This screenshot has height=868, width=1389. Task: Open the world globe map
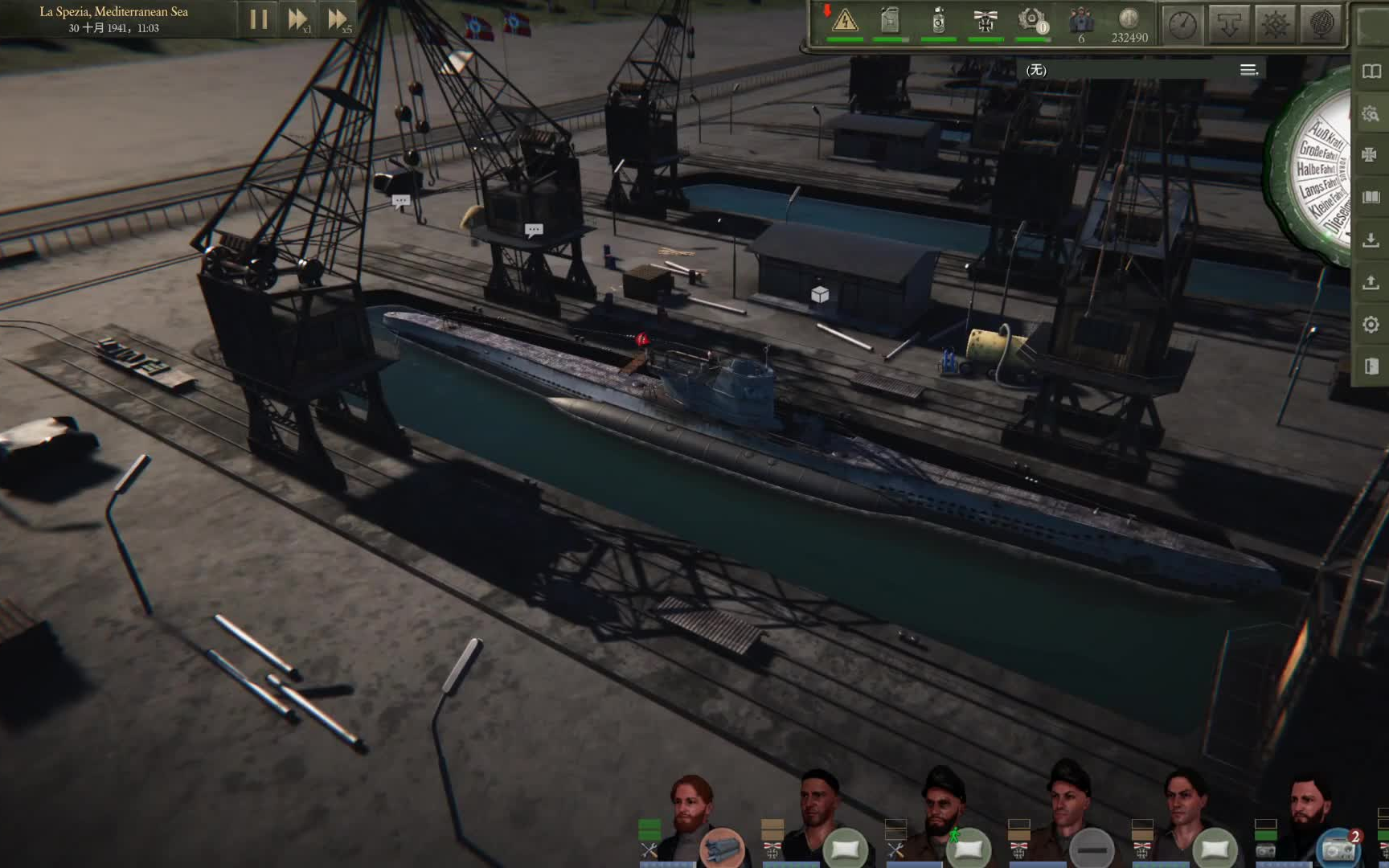tap(1322, 25)
